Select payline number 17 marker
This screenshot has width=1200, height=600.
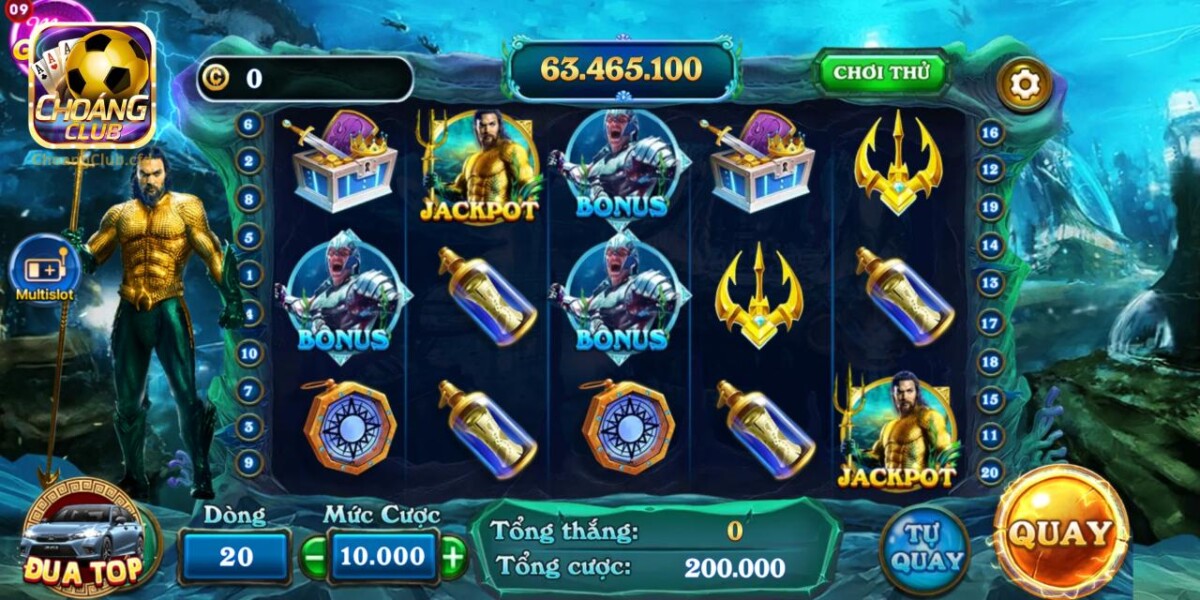(990, 323)
